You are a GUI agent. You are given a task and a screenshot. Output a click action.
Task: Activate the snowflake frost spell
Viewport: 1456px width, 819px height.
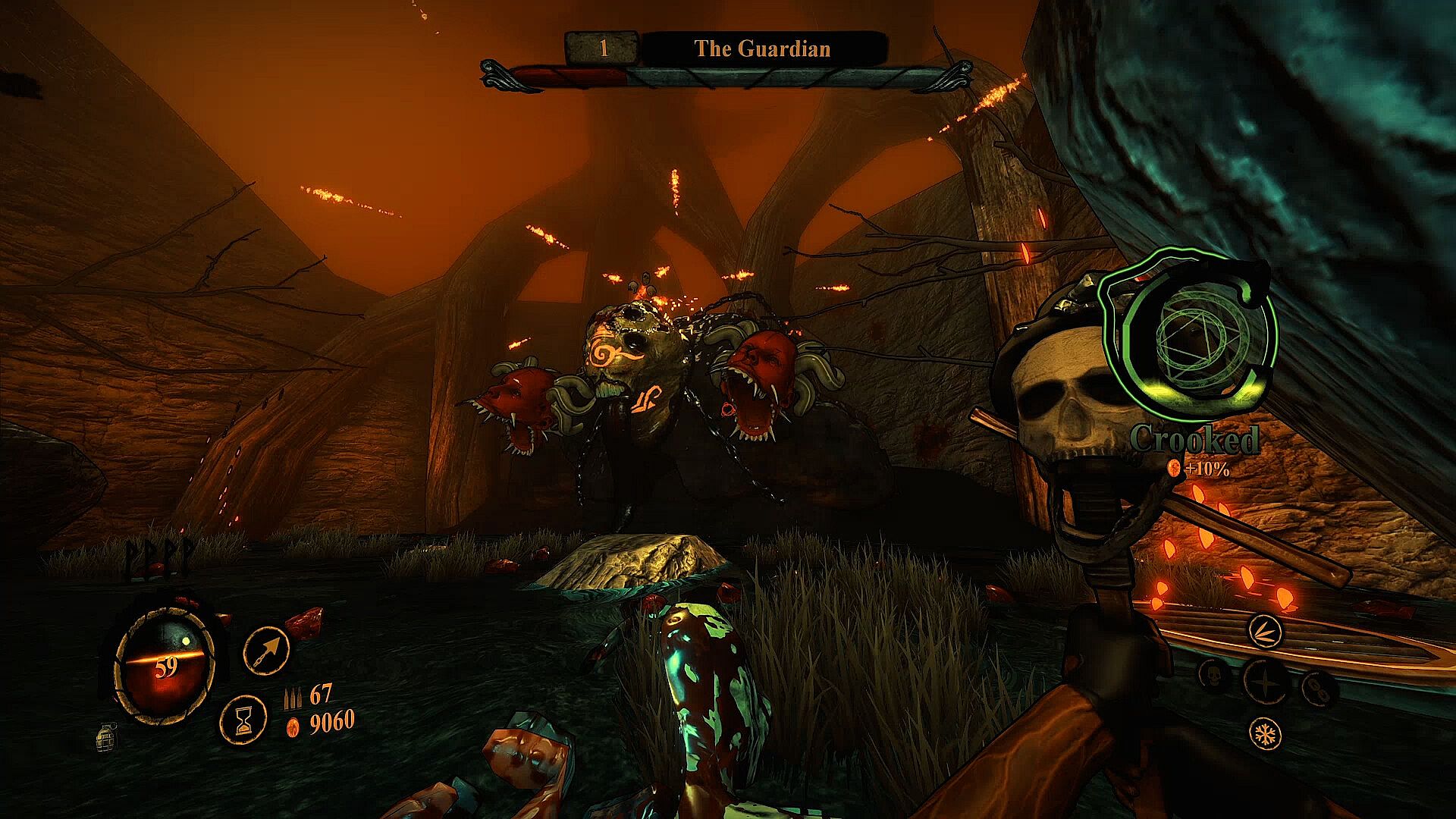point(1265,734)
